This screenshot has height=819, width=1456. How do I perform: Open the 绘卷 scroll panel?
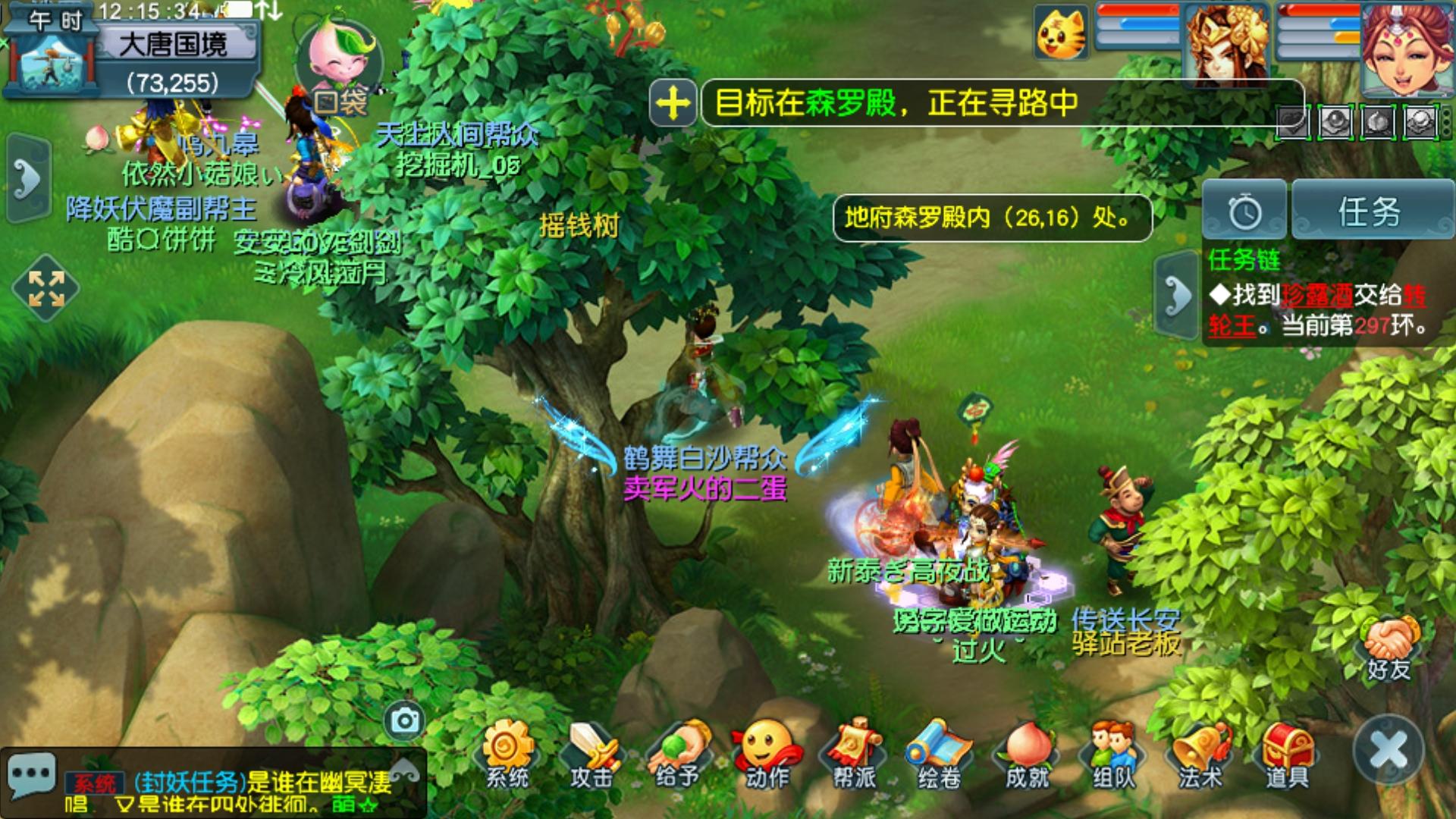(940, 753)
